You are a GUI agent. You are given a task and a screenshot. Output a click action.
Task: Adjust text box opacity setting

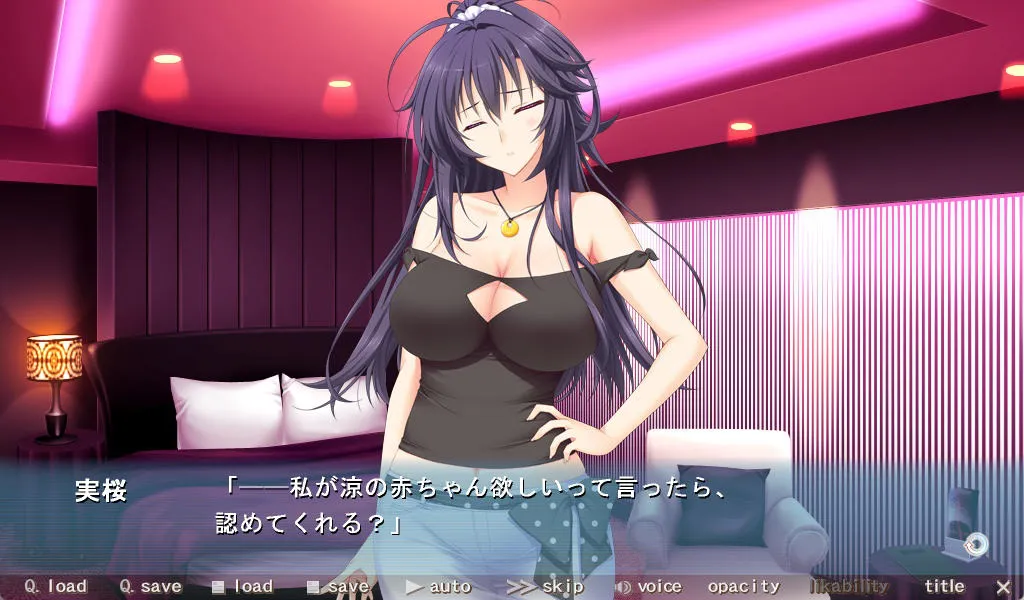743,587
